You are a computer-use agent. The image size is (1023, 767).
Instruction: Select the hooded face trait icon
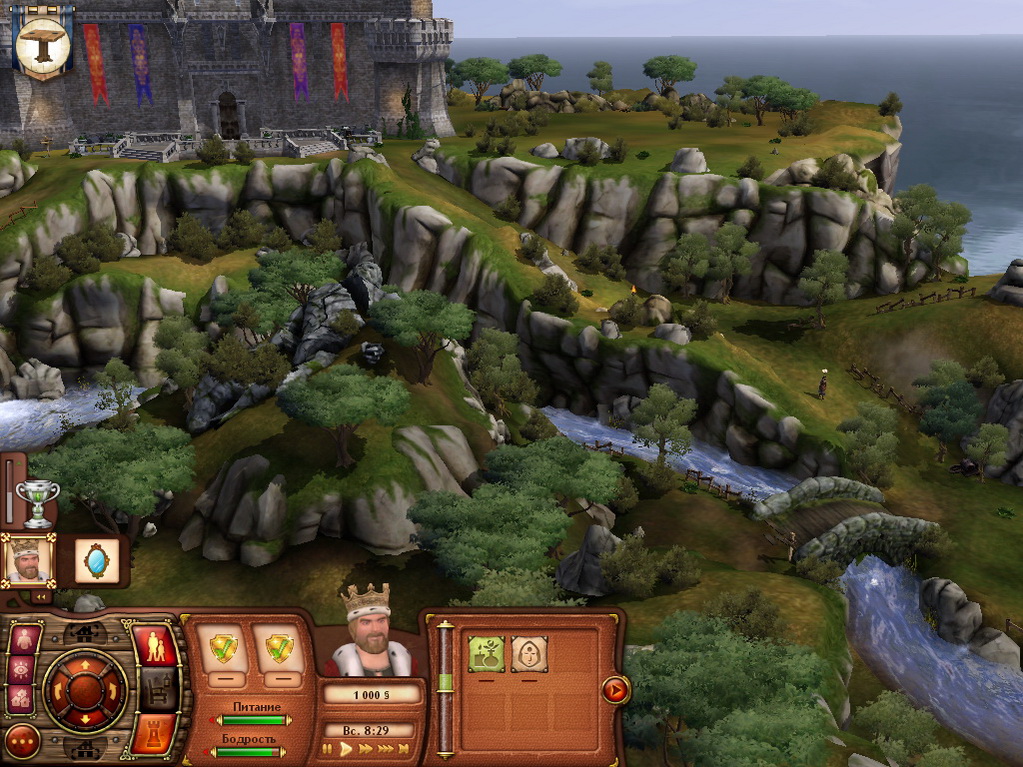[x=529, y=654]
